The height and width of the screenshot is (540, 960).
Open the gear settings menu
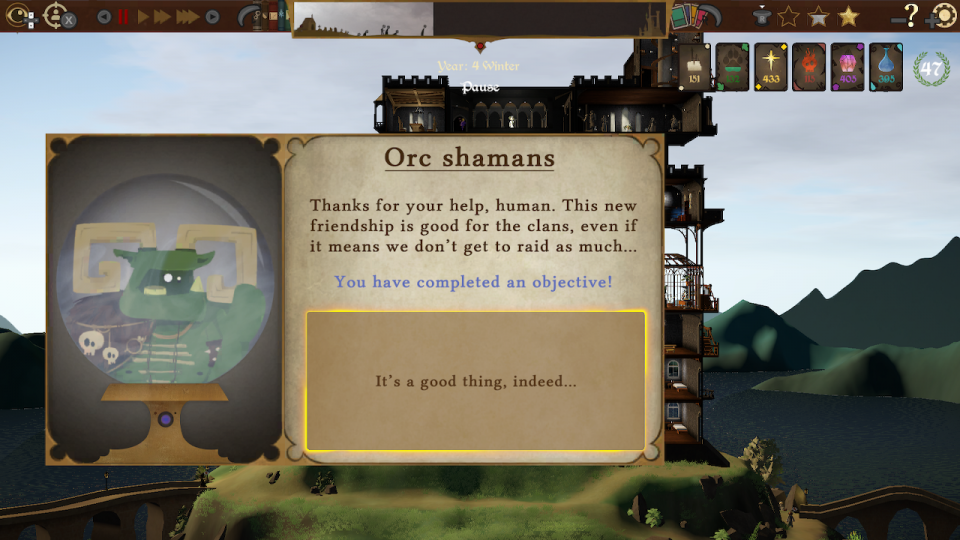(x=942, y=16)
